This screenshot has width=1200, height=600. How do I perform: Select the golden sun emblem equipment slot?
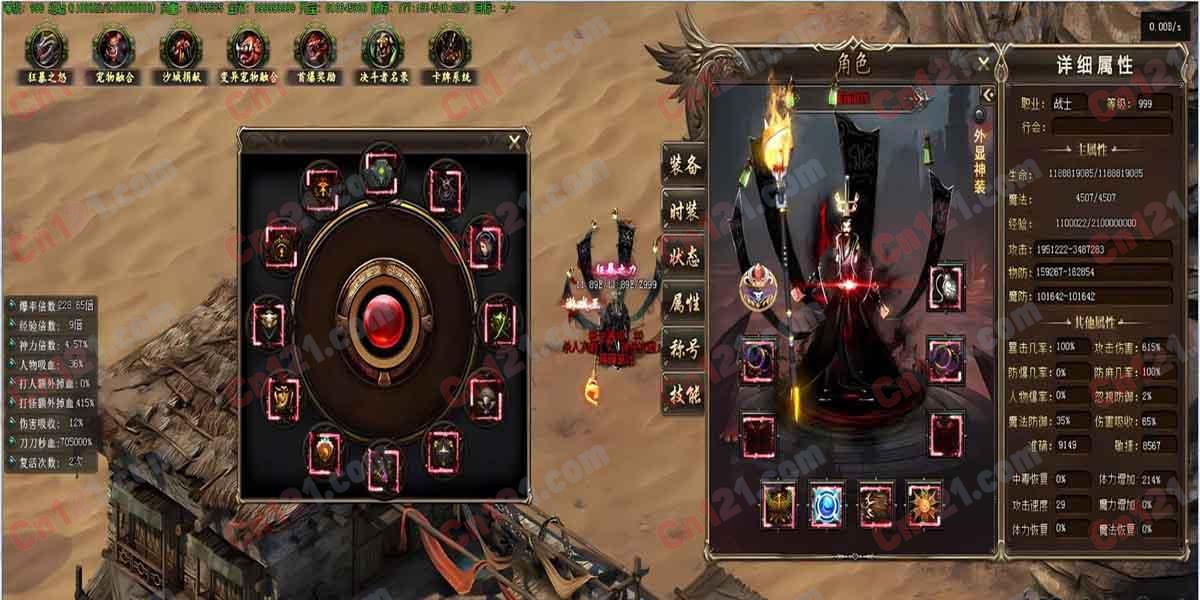click(923, 503)
